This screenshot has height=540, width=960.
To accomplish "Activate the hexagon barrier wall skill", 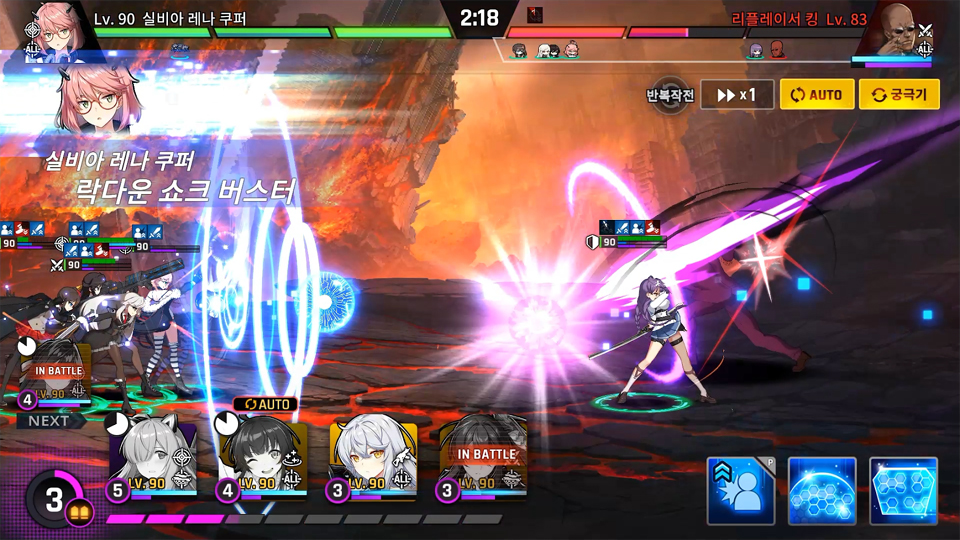I will [903, 491].
